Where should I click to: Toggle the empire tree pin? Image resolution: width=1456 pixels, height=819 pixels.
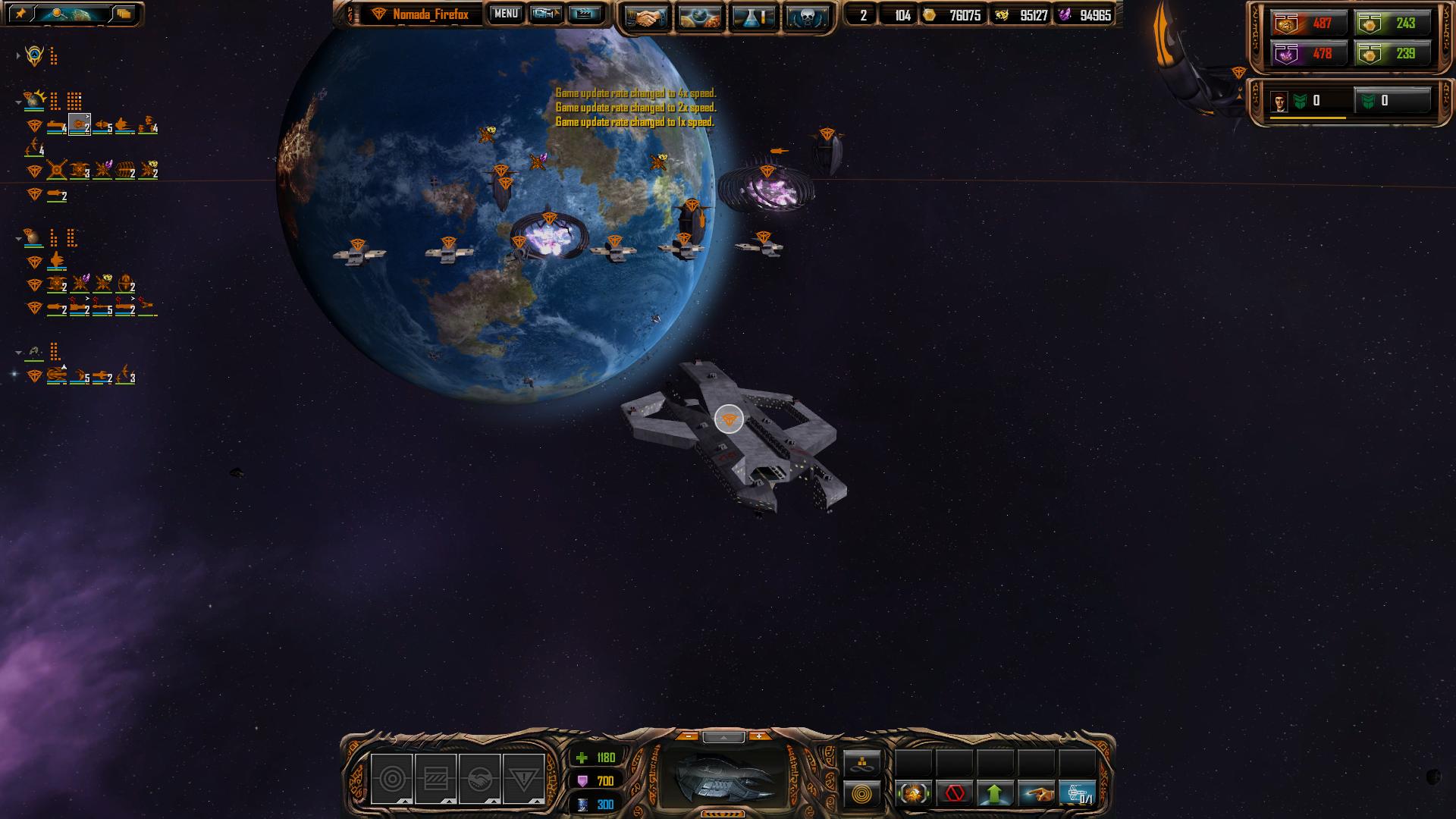[x=20, y=14]
